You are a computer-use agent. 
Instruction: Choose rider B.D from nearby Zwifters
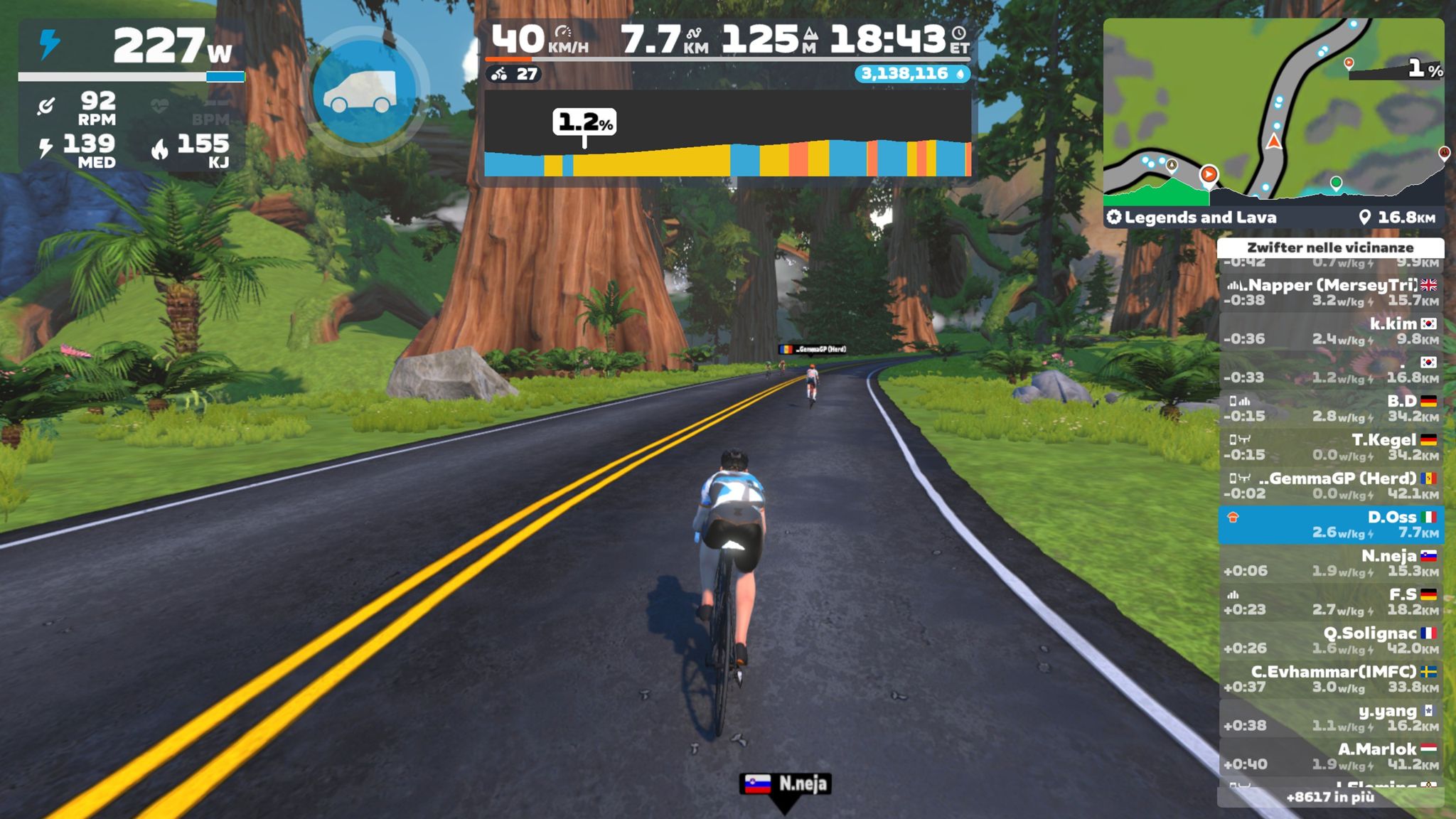click(1330, 409)
